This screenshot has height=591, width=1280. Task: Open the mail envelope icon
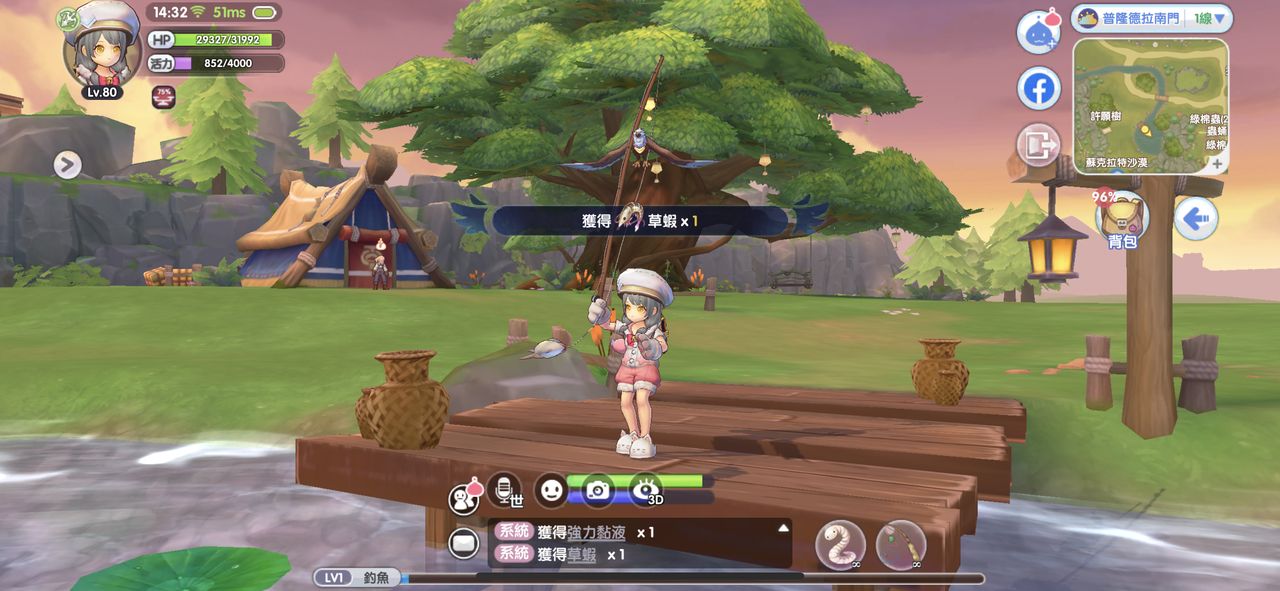[463, 543]
